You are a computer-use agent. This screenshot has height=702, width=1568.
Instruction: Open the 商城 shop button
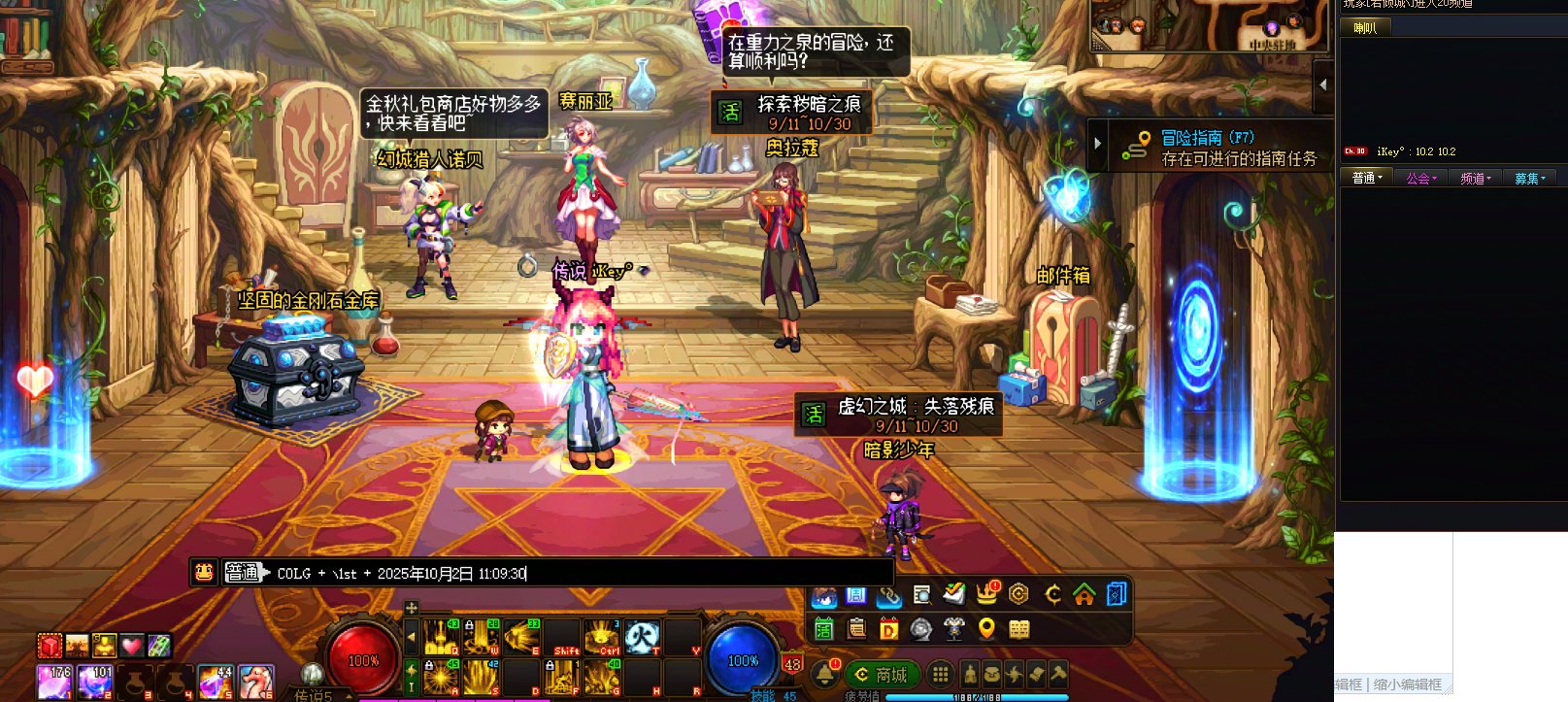(x=882, y=674)
